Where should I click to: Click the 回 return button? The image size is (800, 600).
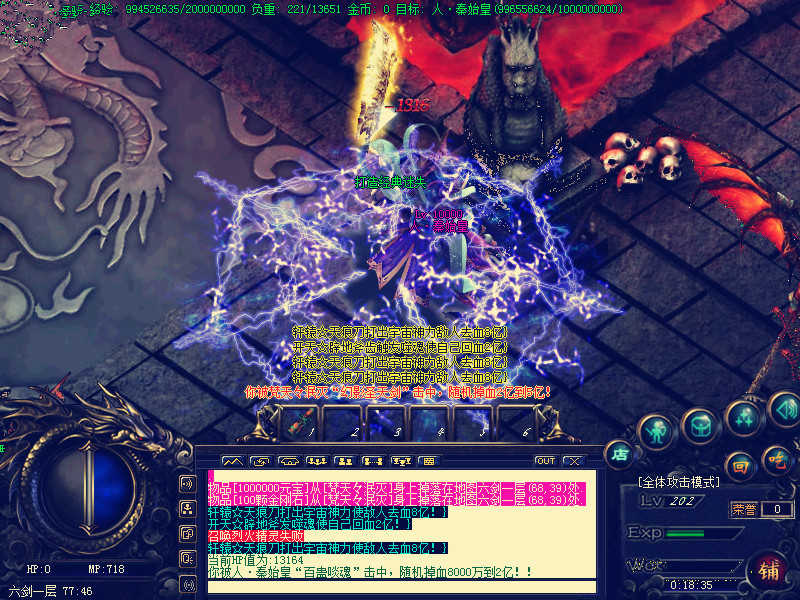[740, 465]
